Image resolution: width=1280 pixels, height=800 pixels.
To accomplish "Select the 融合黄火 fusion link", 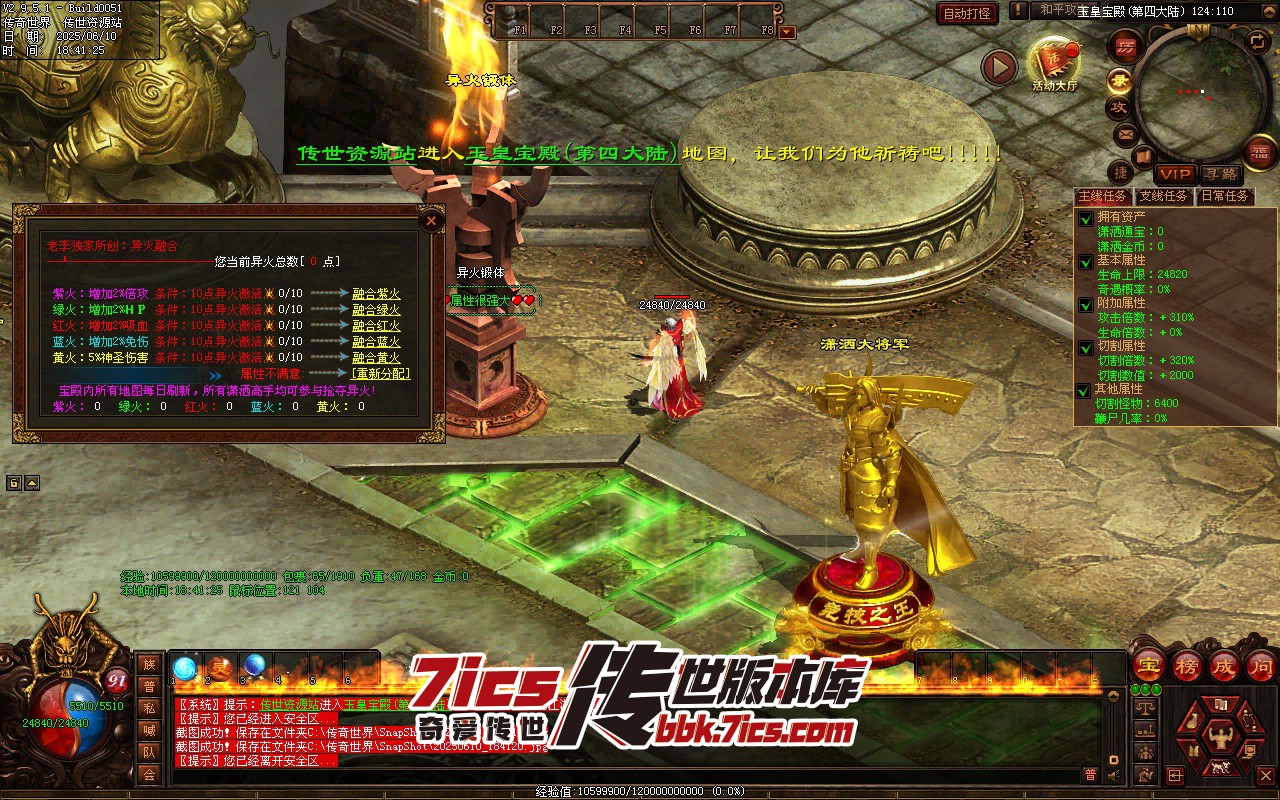I will tap(376, 358).
